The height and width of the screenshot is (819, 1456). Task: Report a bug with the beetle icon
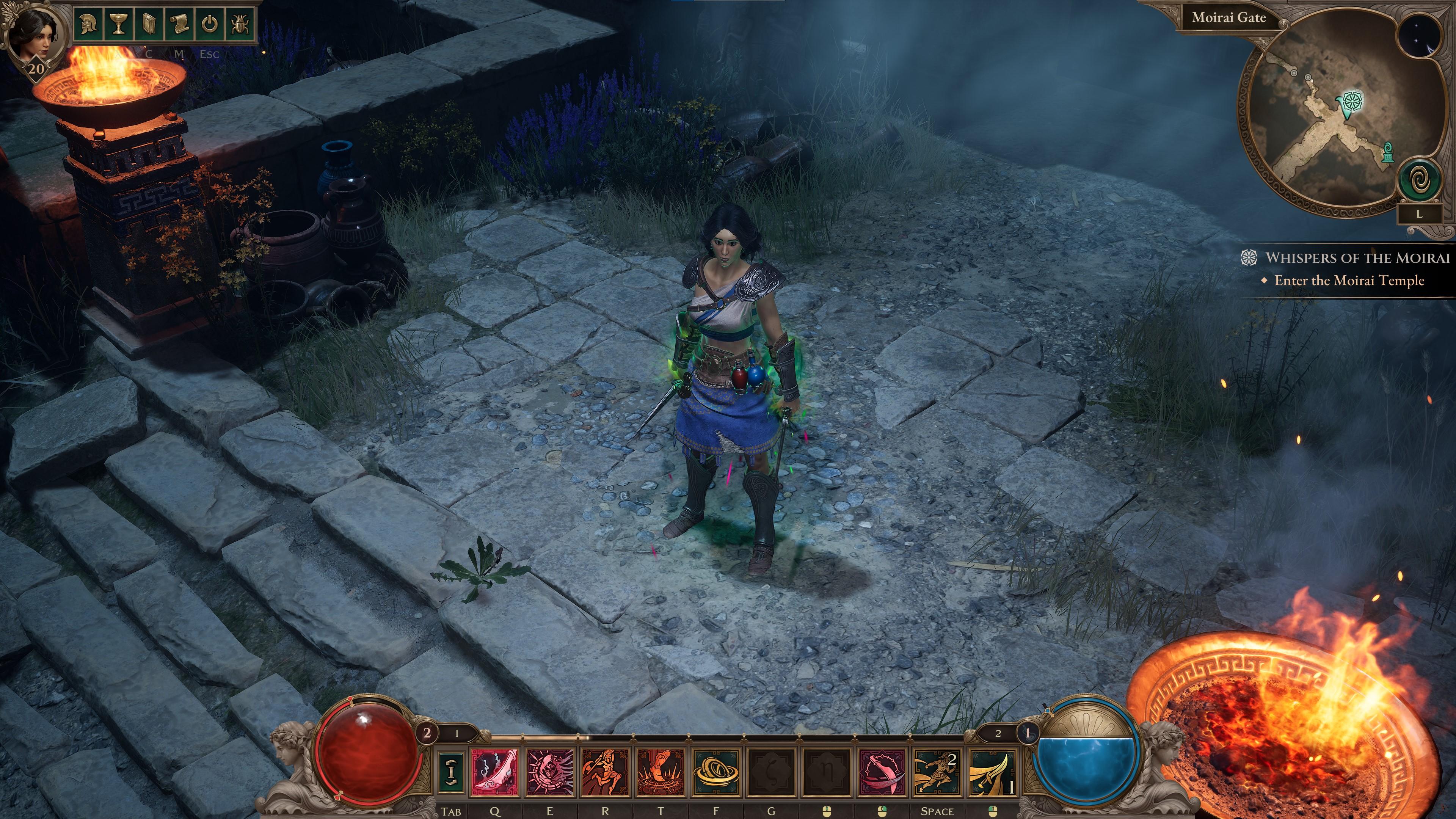pyautogui.click(x=240, y=24)
